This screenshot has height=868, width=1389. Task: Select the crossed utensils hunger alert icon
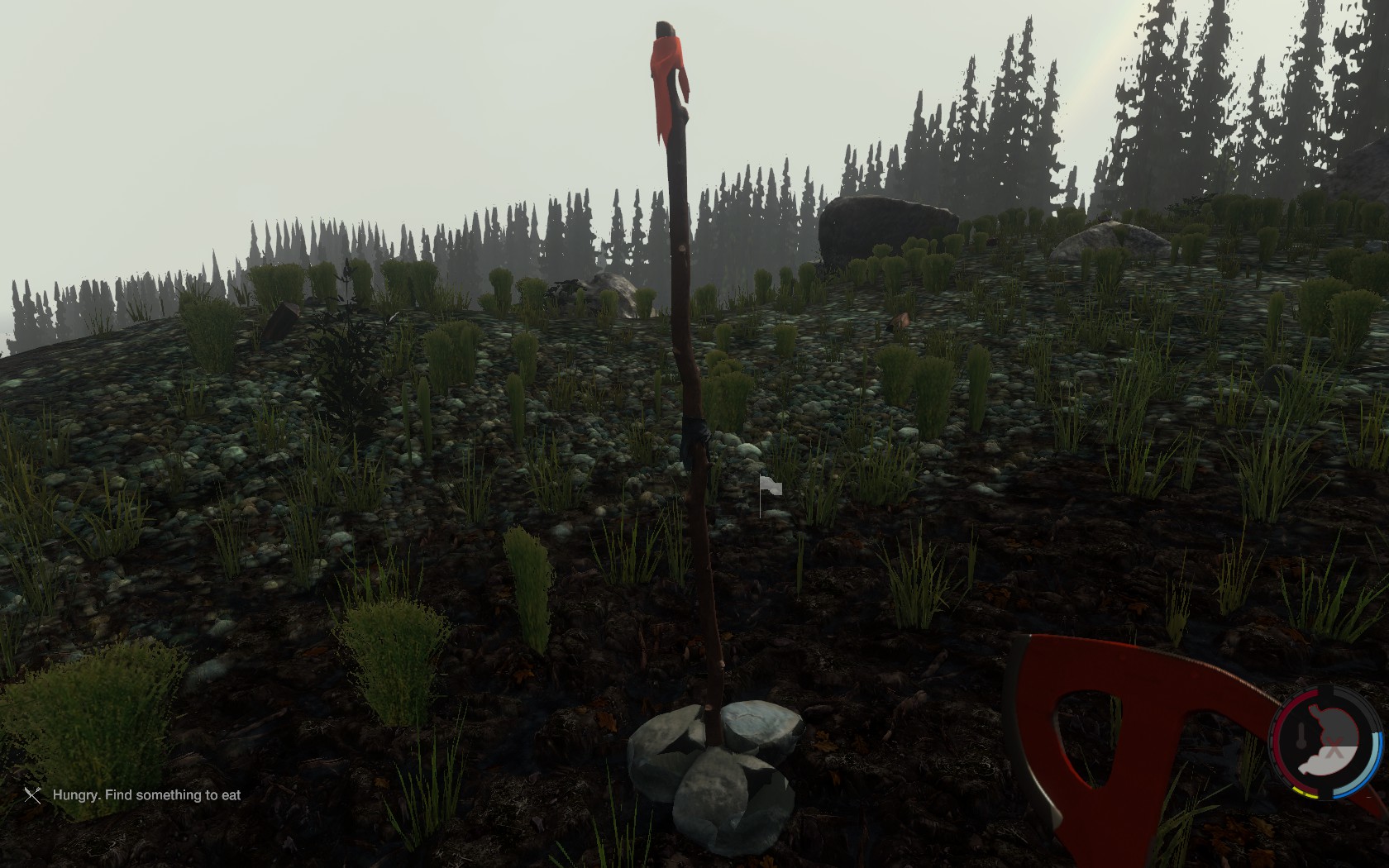(32, 795)
